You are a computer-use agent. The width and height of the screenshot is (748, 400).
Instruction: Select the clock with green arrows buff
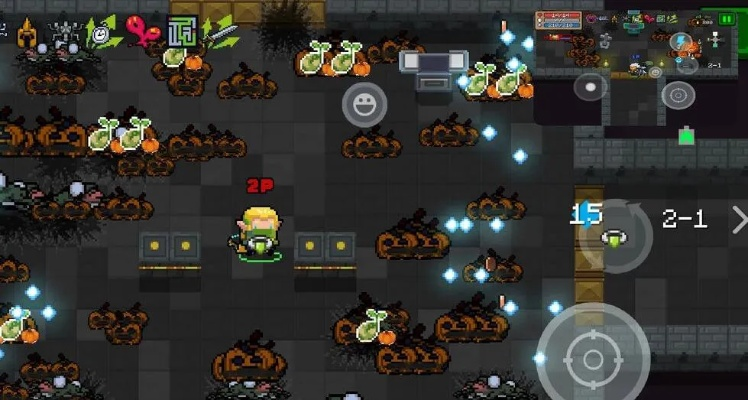pos(101,33)
